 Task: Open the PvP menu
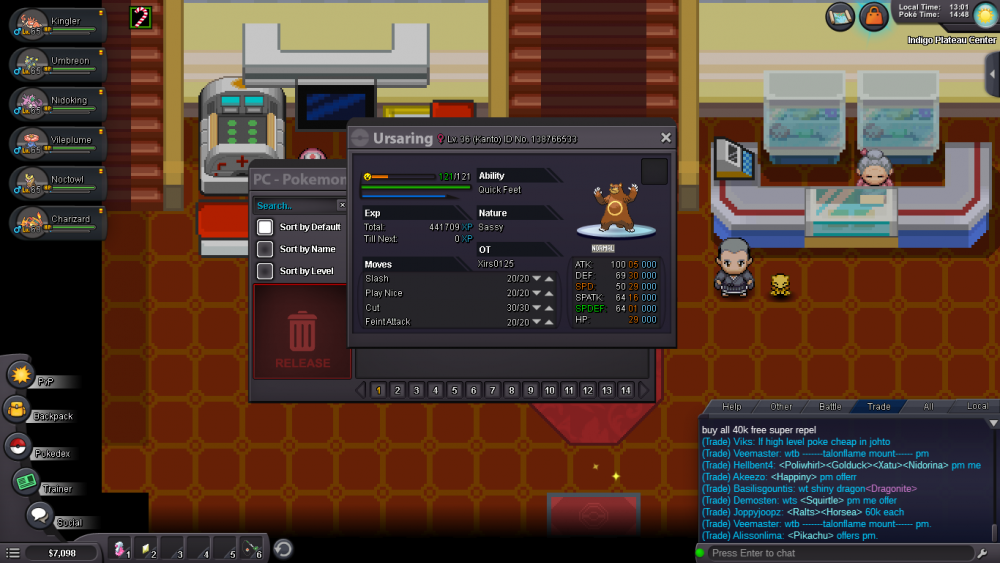[22, 375]
